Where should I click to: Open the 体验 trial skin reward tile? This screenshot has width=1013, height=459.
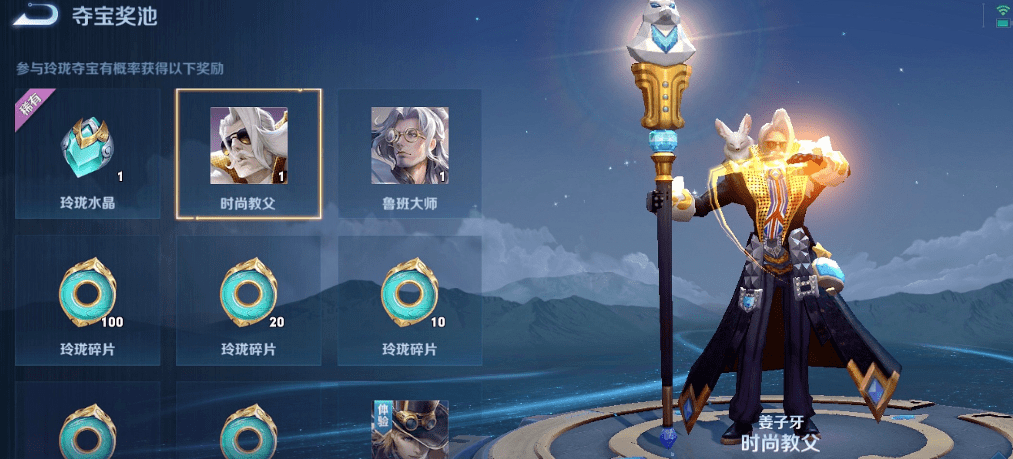coord(409,428)
